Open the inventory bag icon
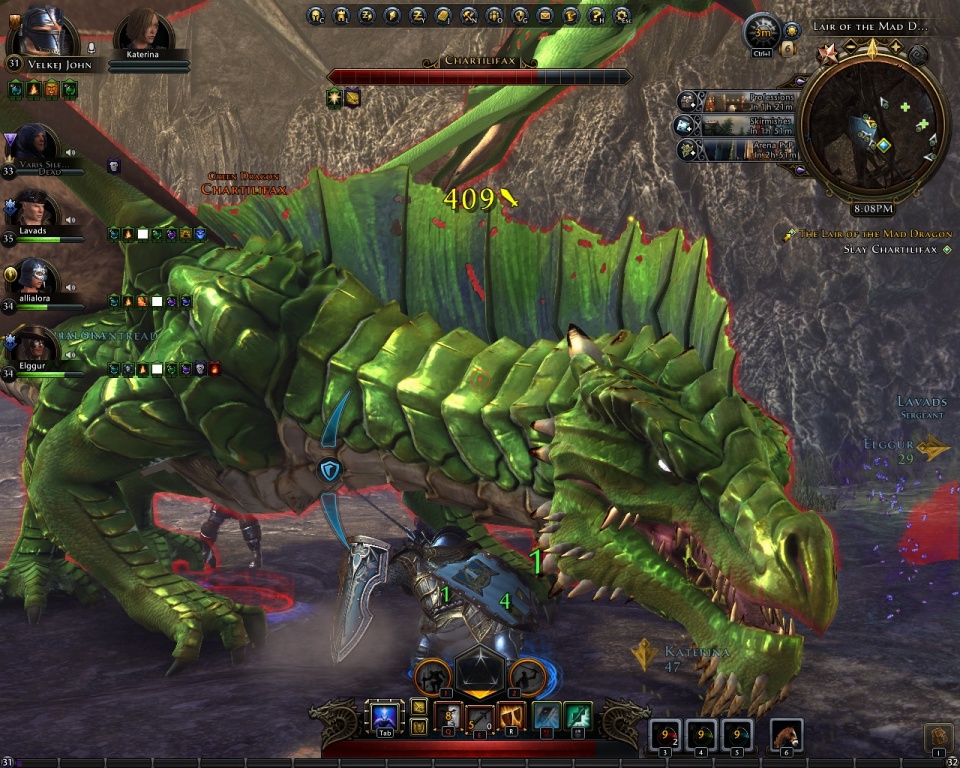Image resolution: width=960 pixels, height=768 pixels. [x=937, y=737]
